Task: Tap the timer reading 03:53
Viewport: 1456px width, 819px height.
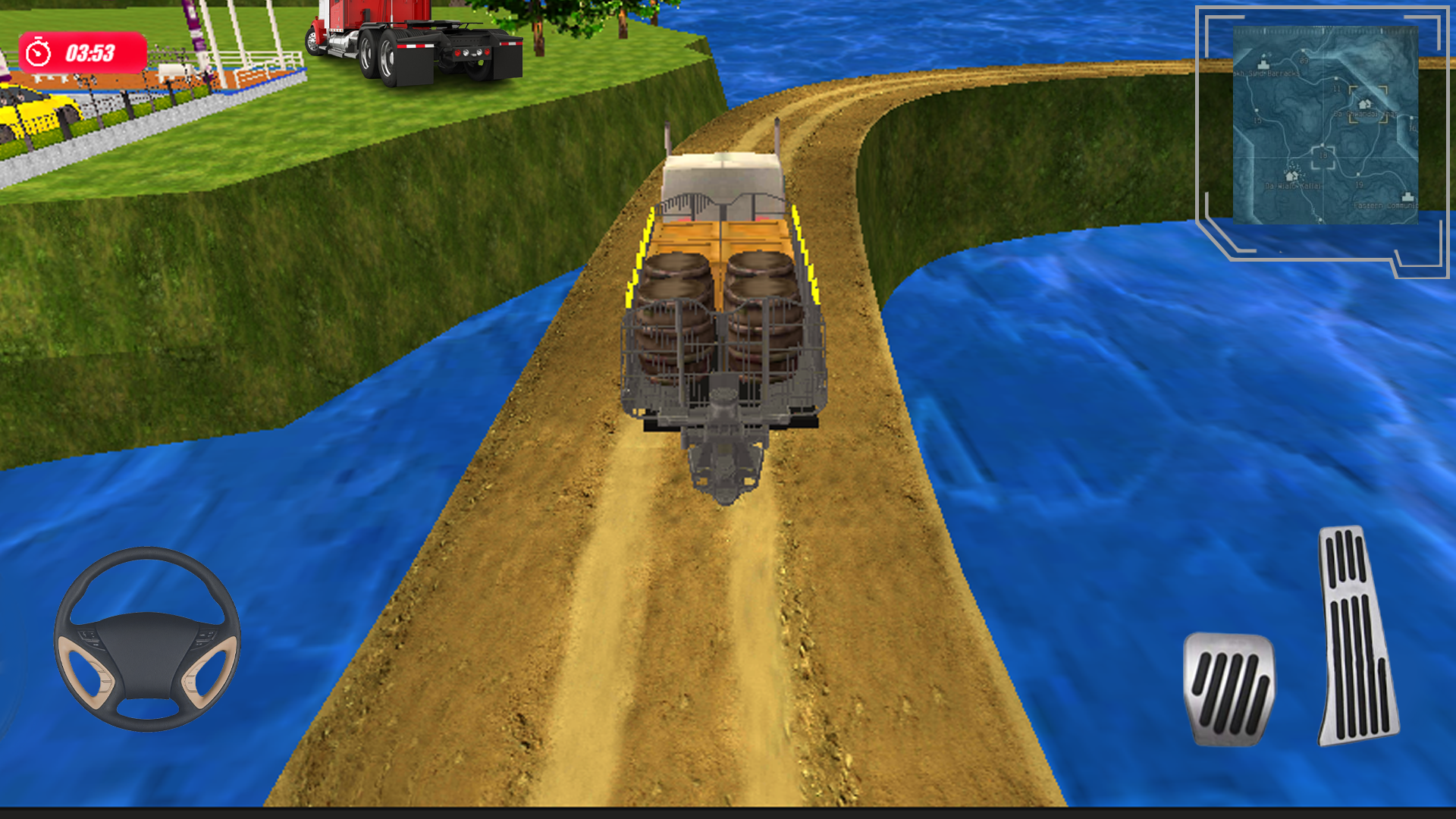Action: click(x=91, y=53)
